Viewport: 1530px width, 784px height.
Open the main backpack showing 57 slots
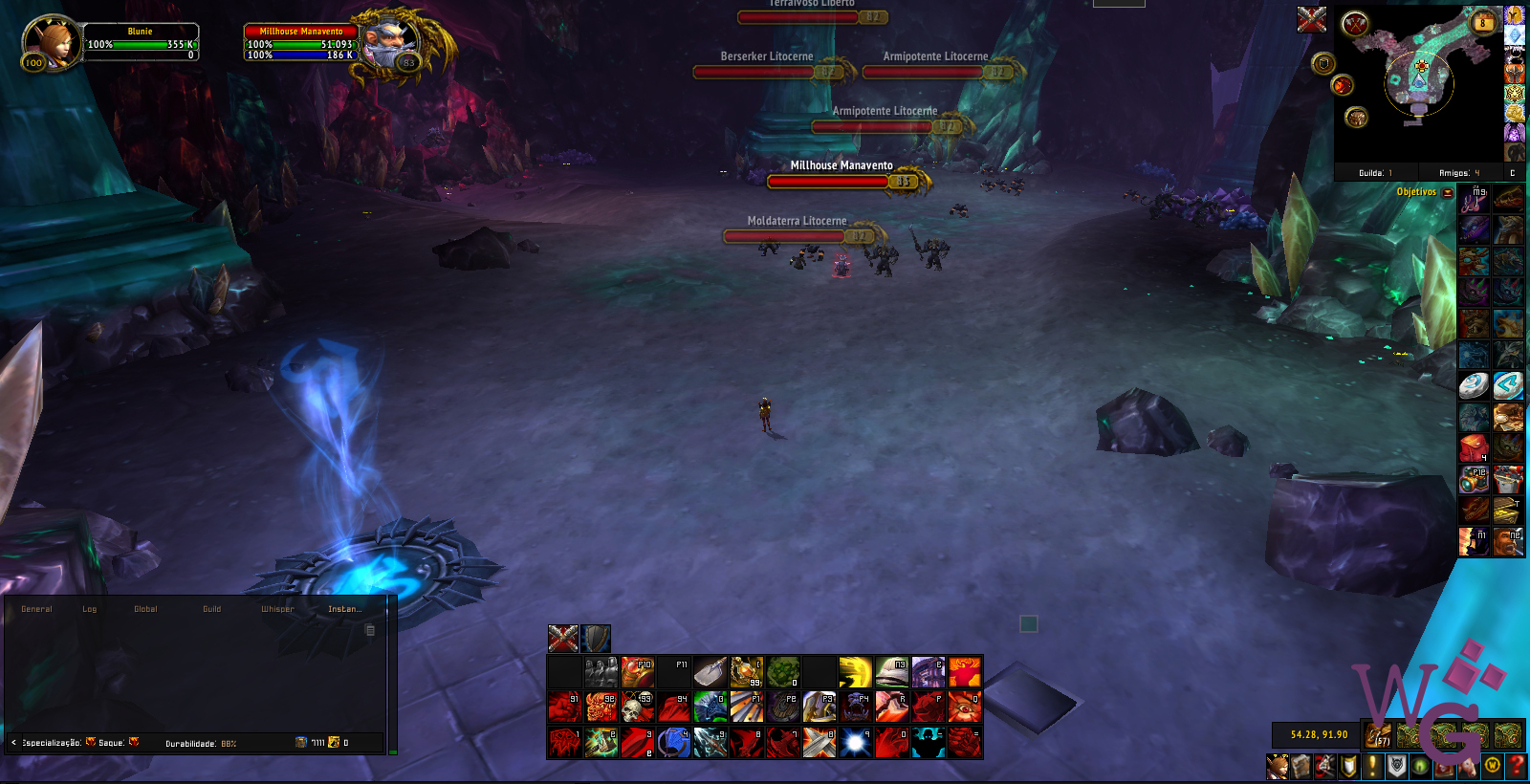[x=1378, y=735]
